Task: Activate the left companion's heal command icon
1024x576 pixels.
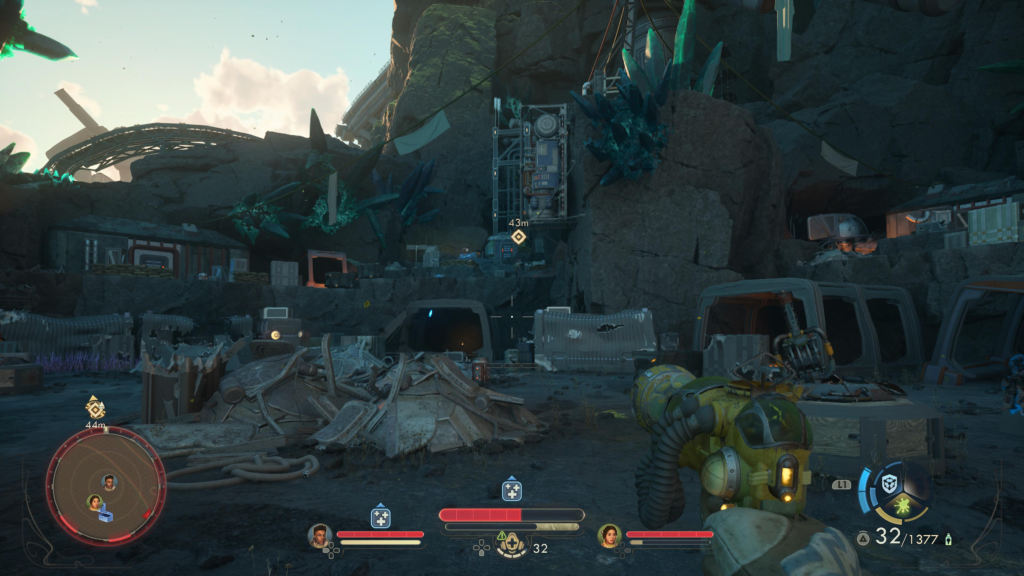Action: click(380, 516)
